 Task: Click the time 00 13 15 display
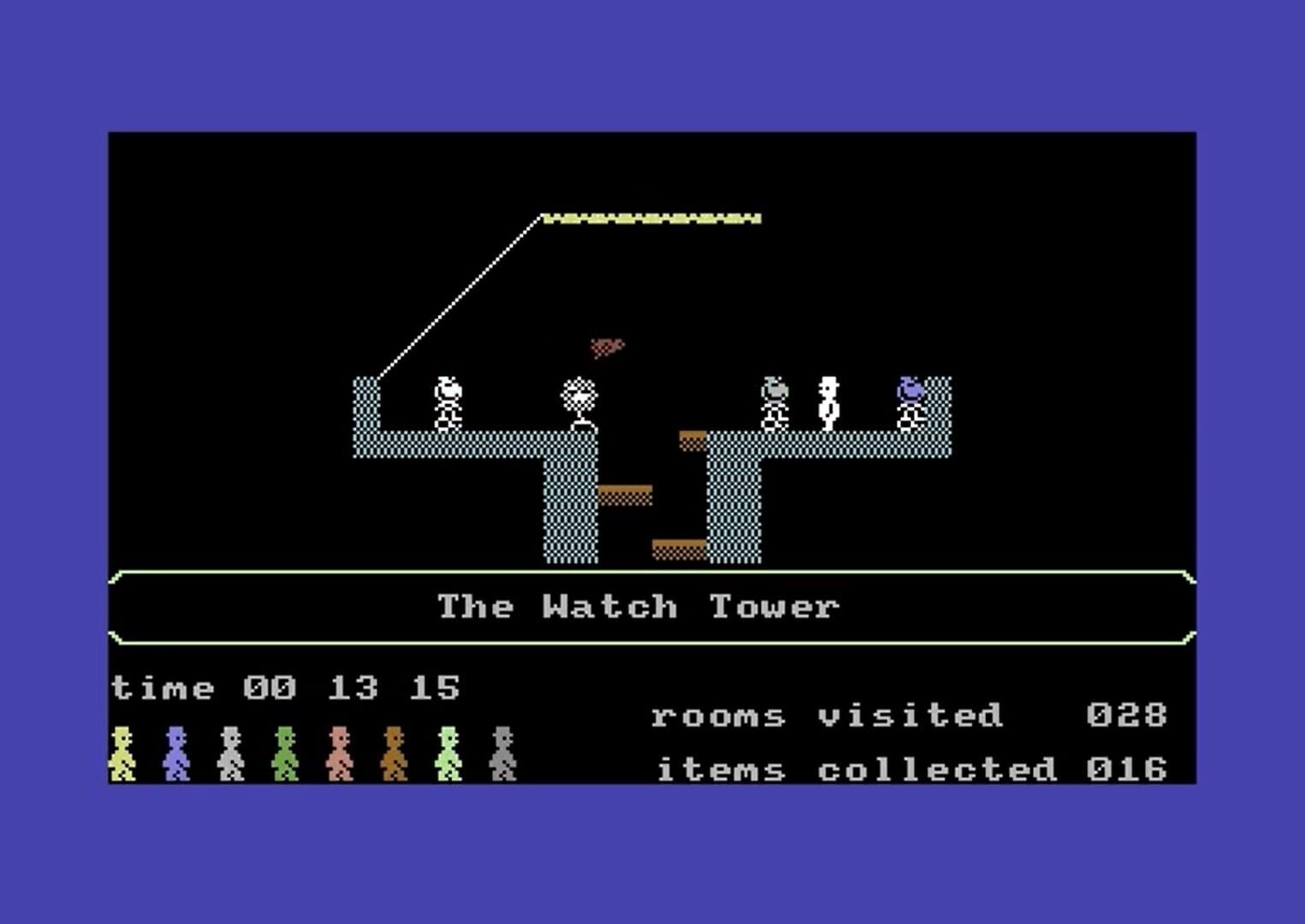point(286,687)
